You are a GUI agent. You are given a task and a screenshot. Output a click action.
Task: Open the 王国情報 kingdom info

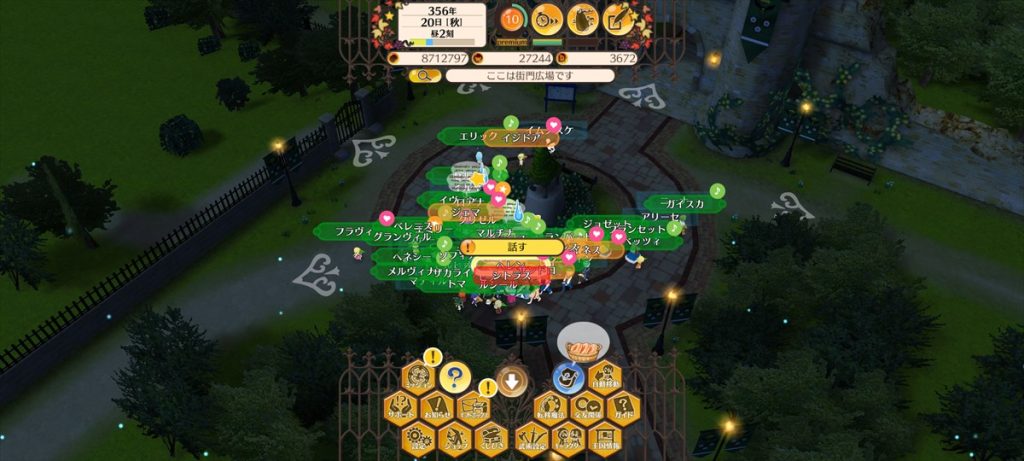[603, 437]
